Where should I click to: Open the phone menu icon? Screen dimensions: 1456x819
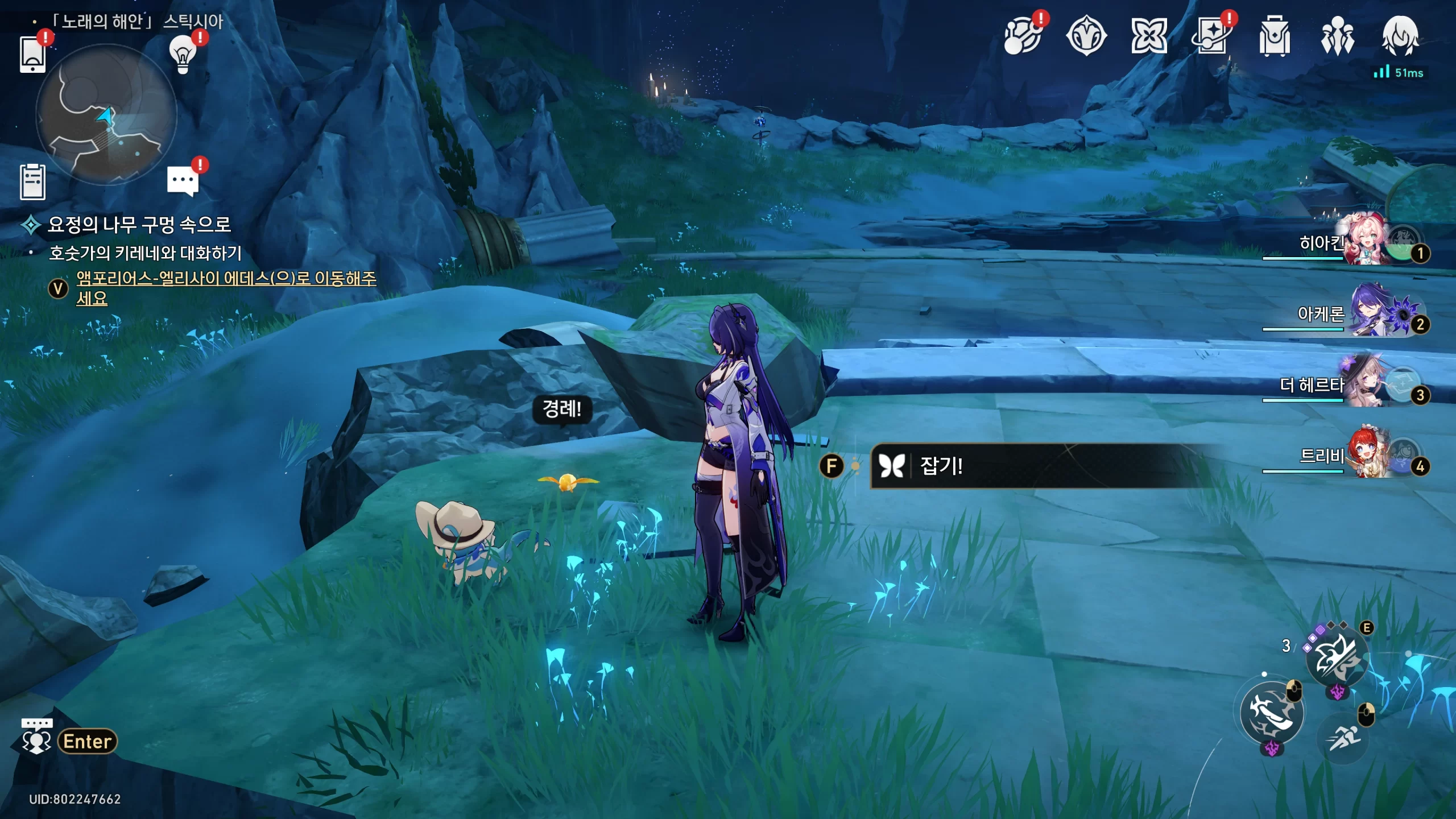(x=32, y=54)
